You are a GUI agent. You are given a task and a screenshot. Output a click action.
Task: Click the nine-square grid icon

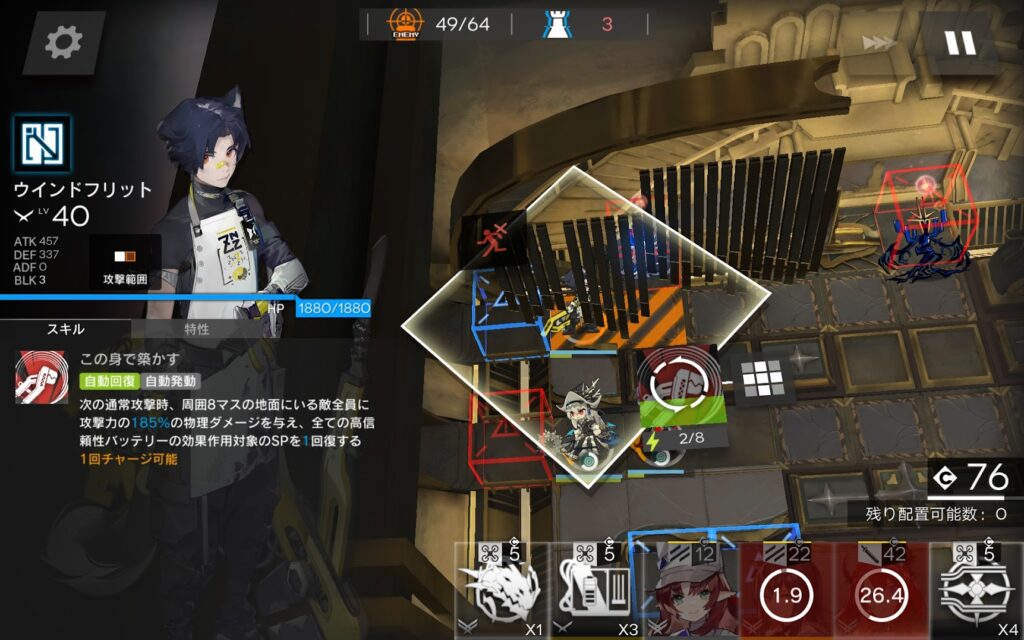pyautogui.click(x=764, y=378)
